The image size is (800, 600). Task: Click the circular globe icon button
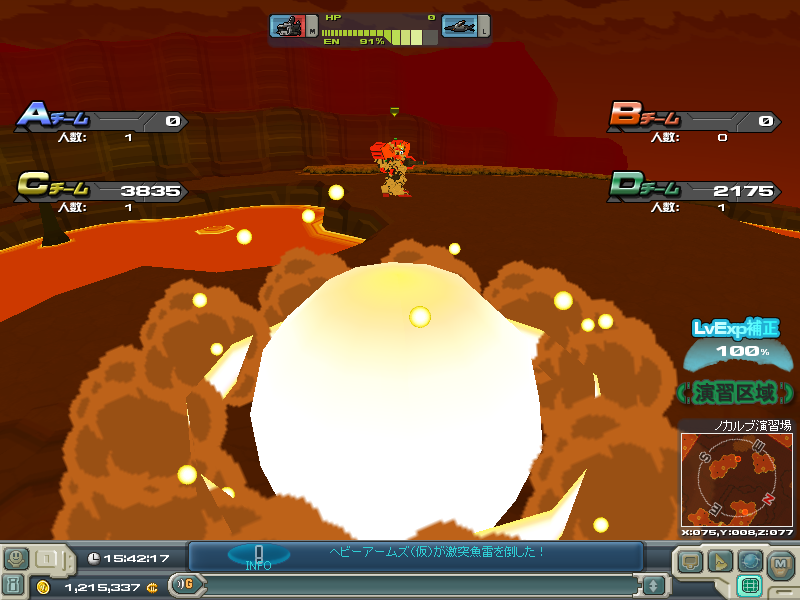(x=748, y=560)
